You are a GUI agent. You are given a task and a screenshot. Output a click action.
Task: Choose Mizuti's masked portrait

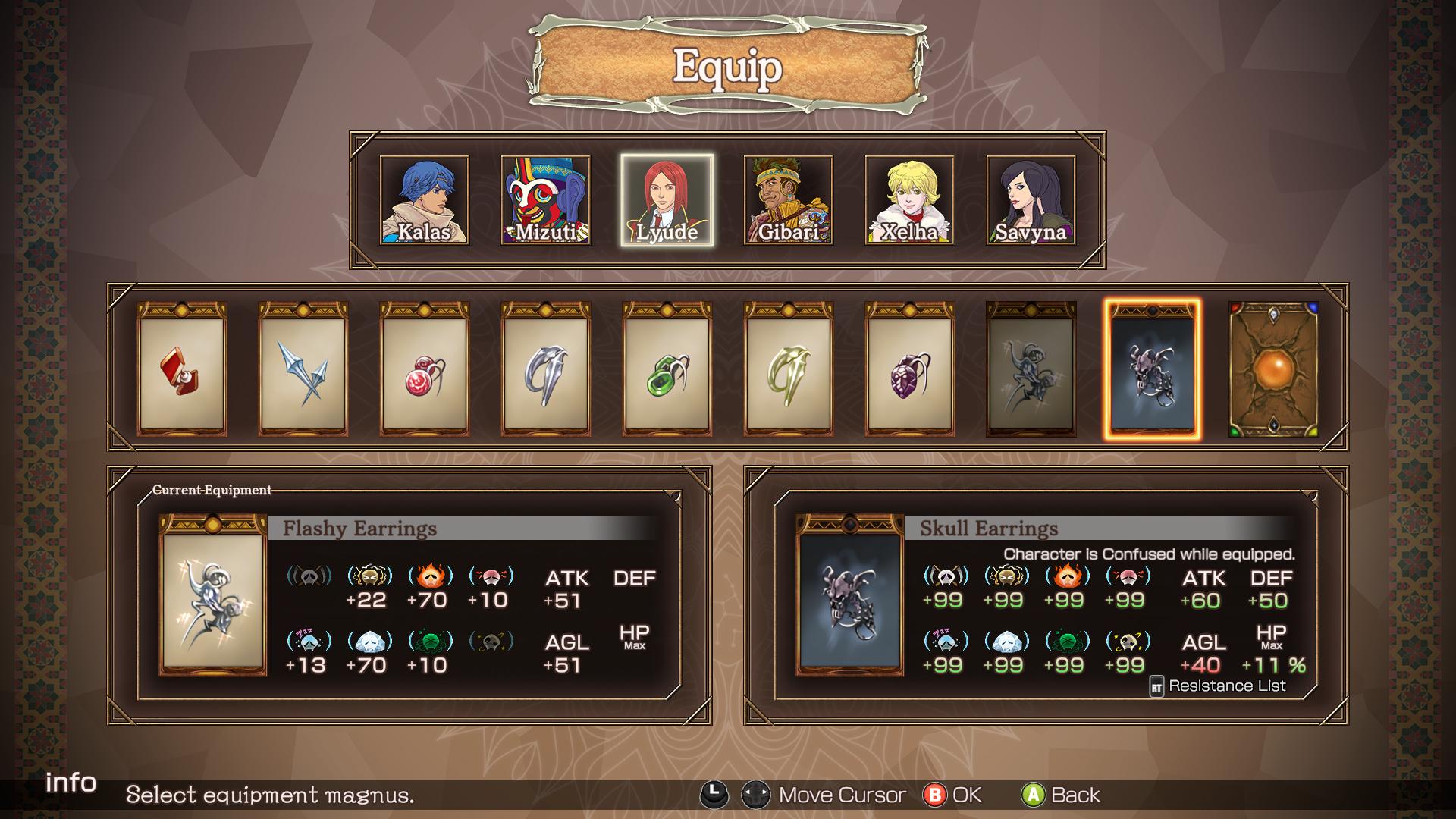545,200
